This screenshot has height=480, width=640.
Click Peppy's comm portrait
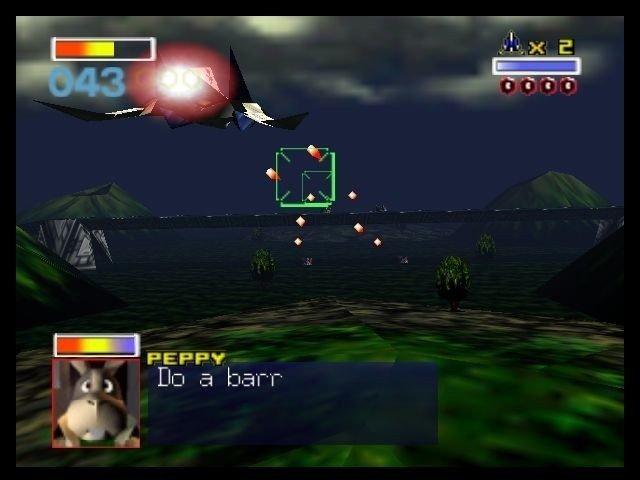[96, 402]
